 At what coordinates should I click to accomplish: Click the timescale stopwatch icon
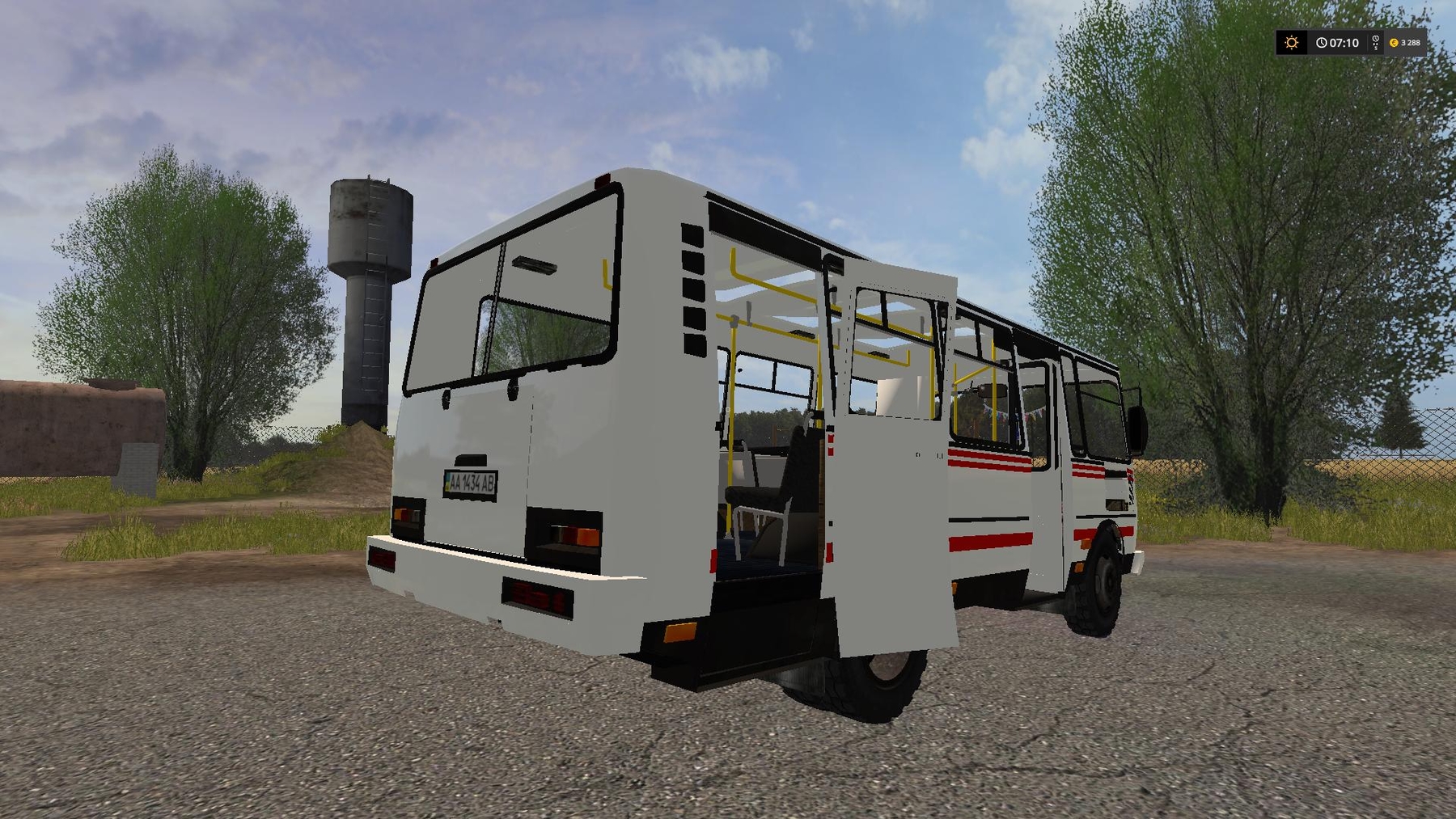[x=1375, y=43]
